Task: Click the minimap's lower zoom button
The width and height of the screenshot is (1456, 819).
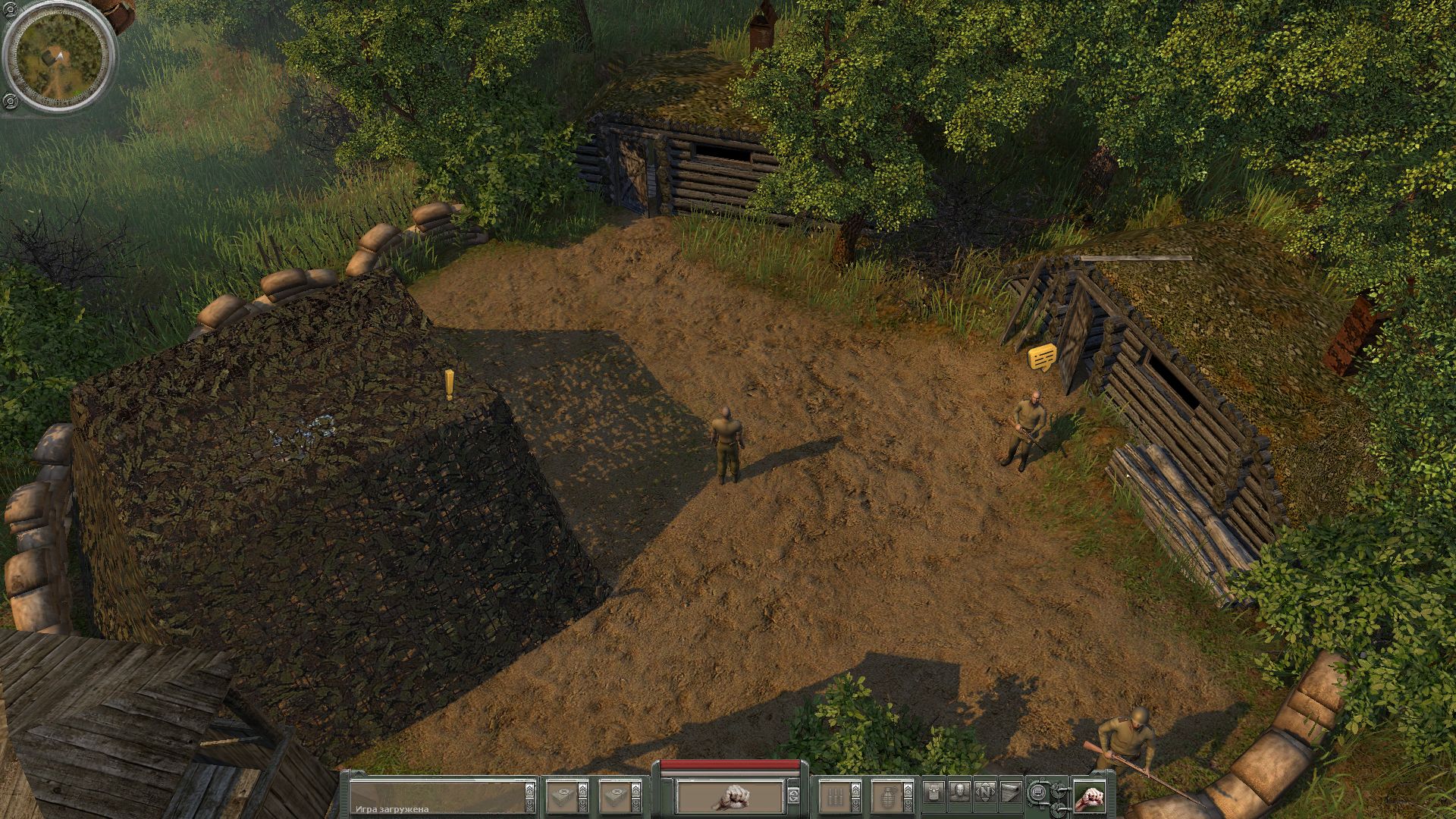Action: [x=9, y=101]
